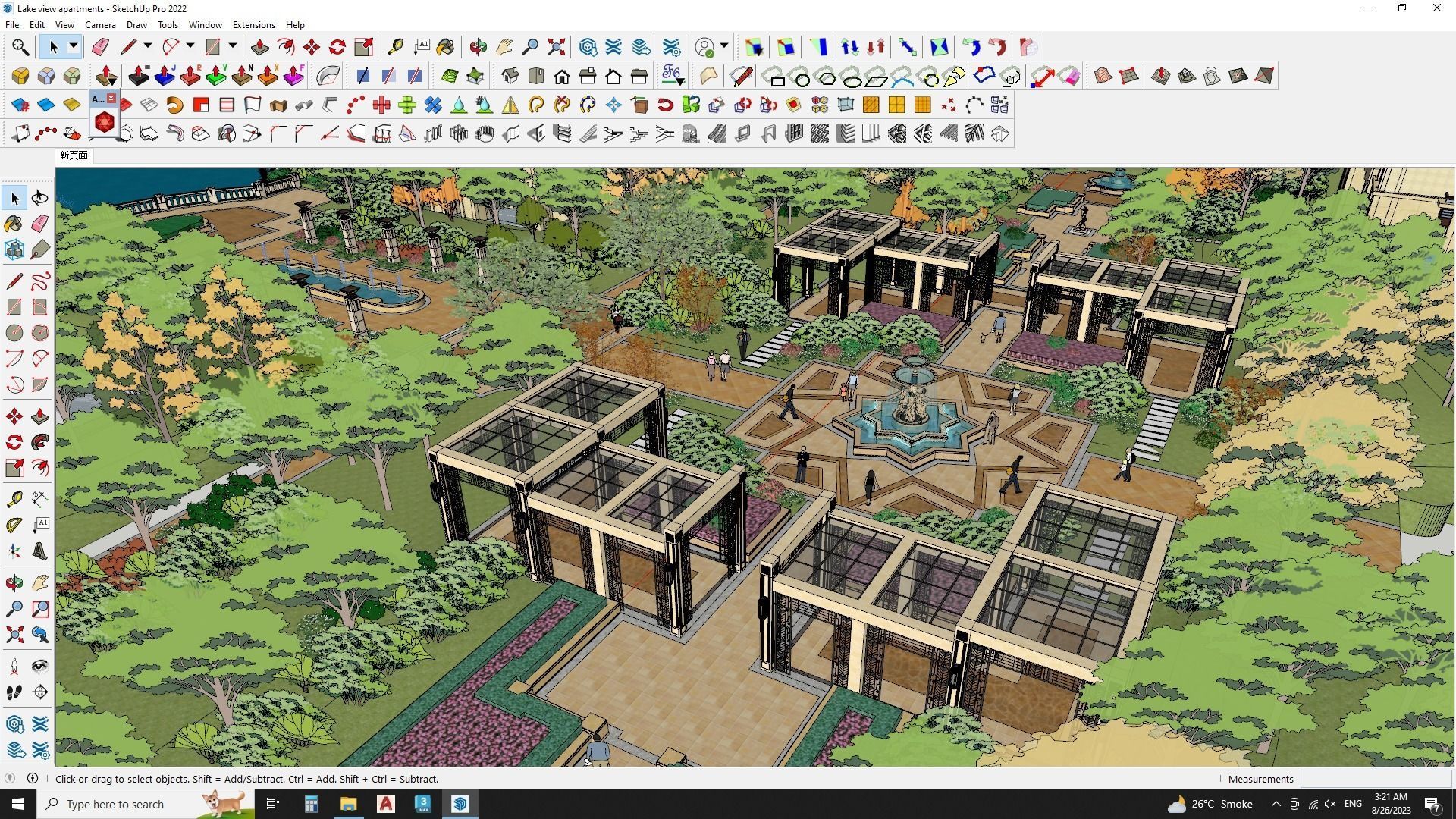Open the File menu
1456x819 pixels.
12,25
